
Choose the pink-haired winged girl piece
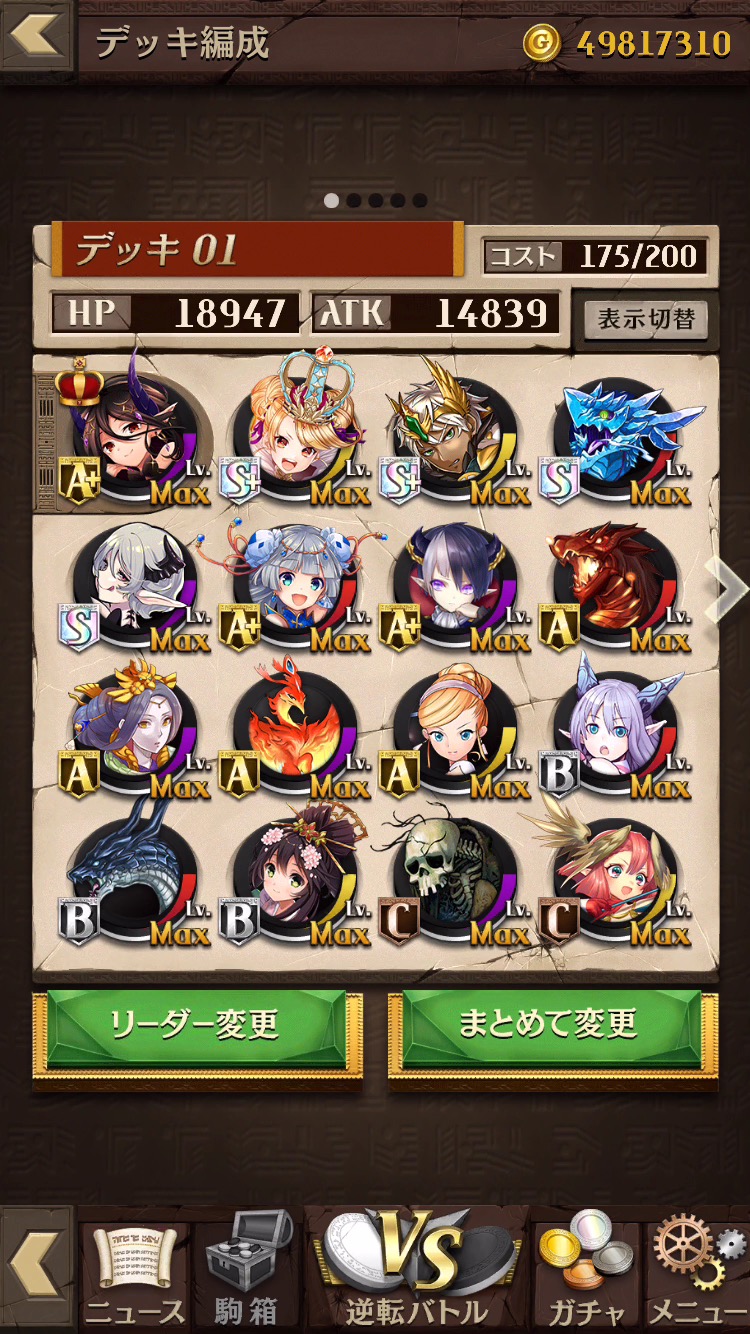pos(620,872)
